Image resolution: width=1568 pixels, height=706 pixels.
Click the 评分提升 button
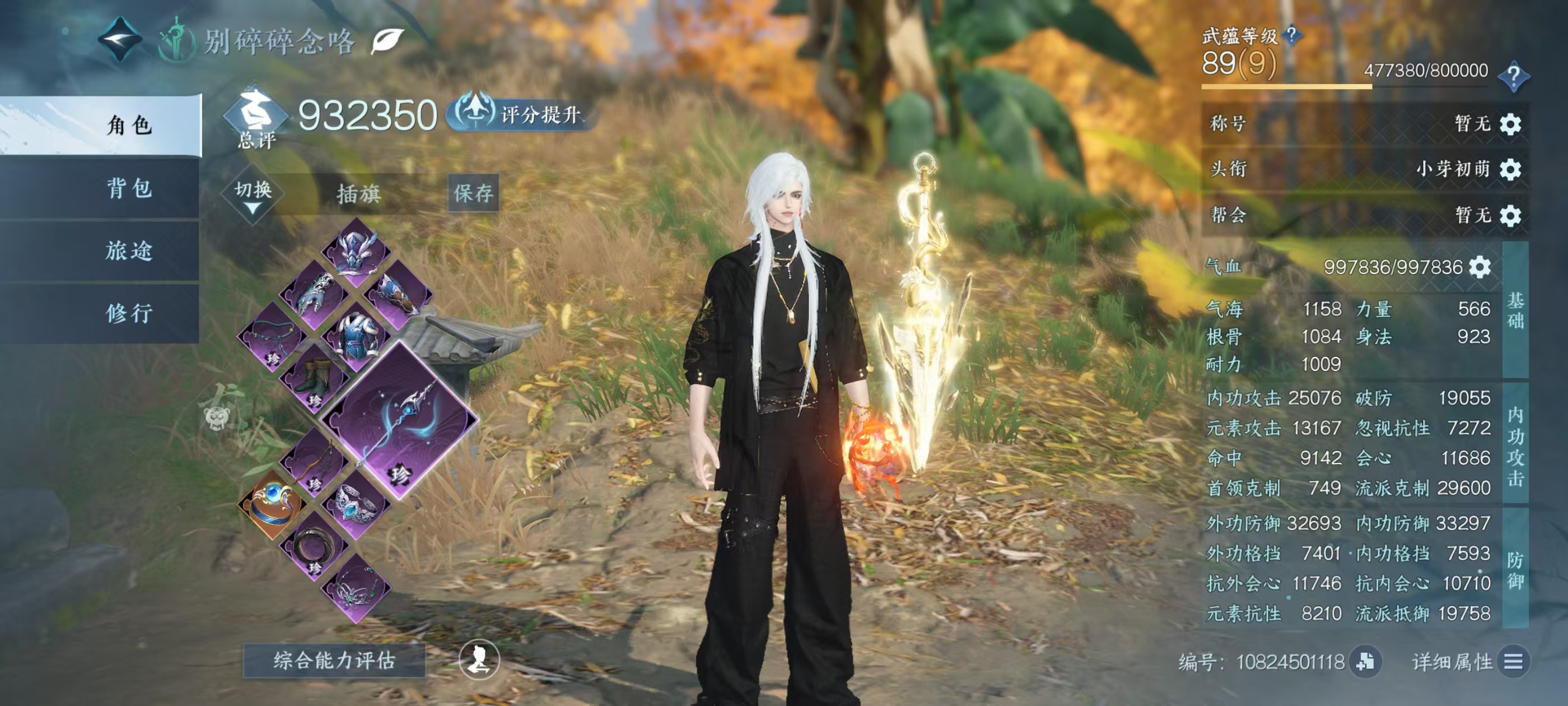point(522,114)
